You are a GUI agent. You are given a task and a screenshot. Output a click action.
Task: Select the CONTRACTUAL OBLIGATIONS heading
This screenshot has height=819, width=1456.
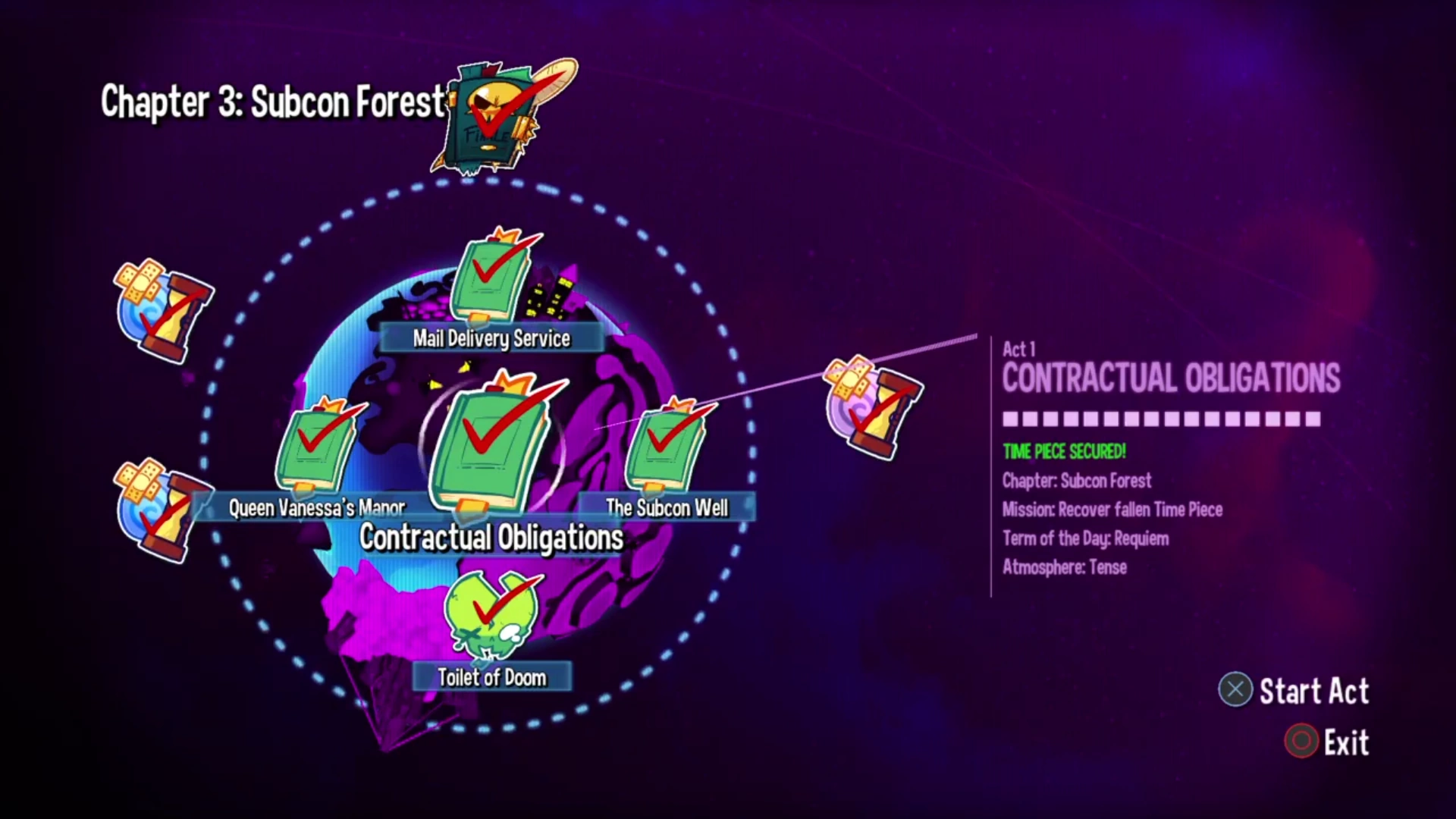pyautogui.click(x=1171, y=379)
